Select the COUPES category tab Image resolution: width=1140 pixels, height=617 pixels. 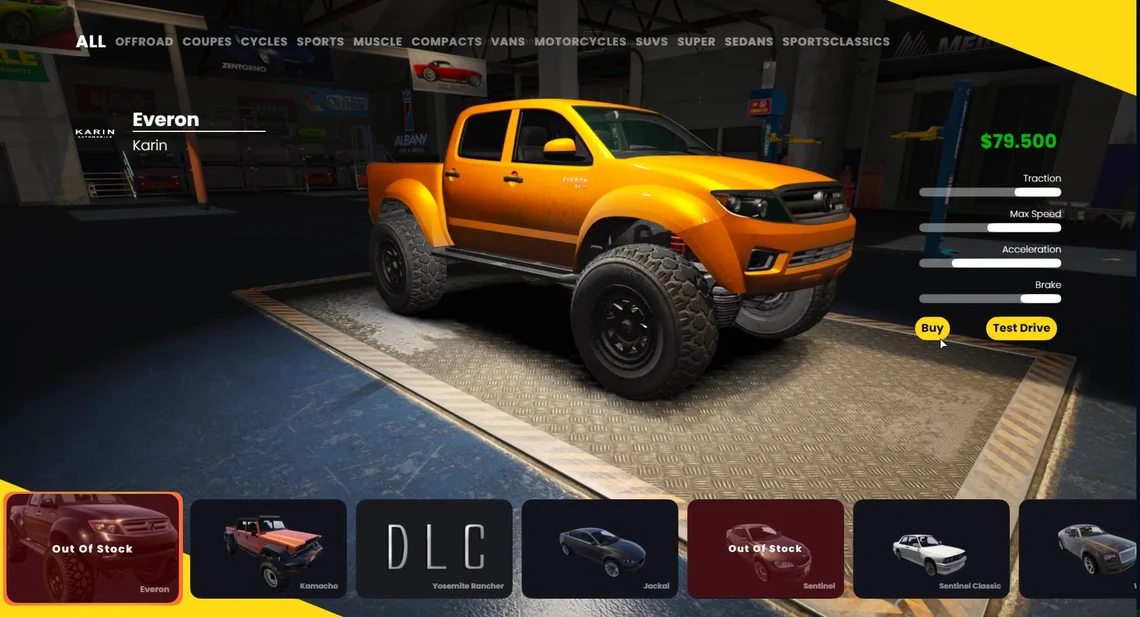coord(207,42)
